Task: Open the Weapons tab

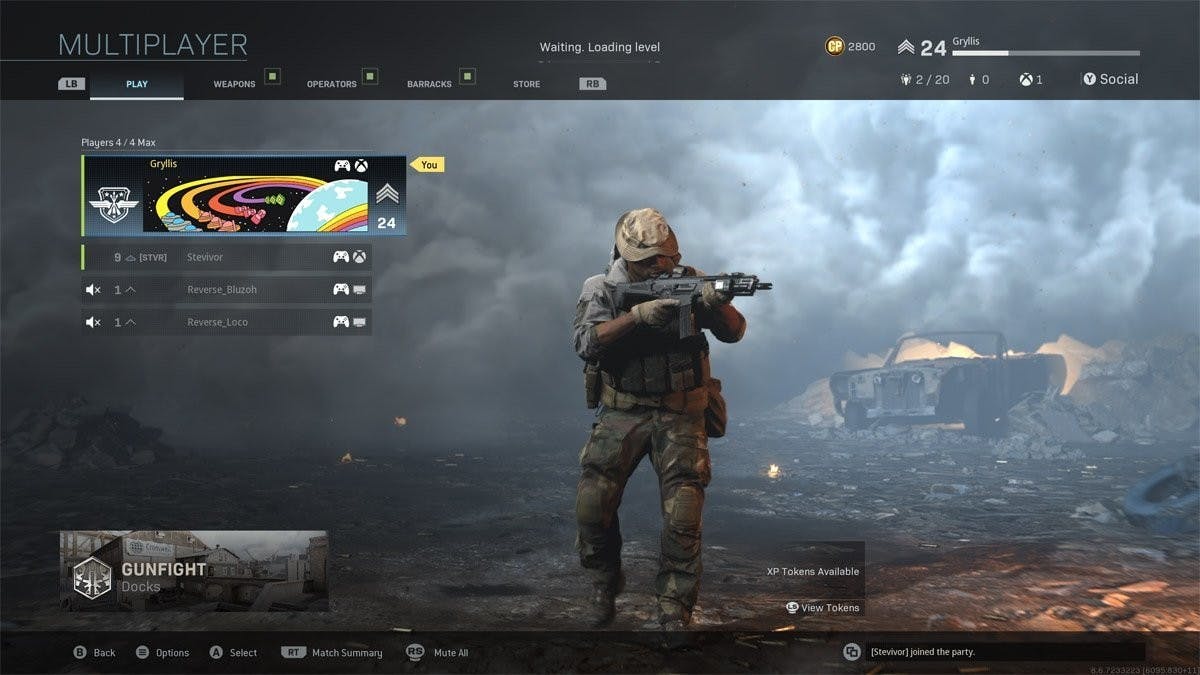Action: pyautogui.click(x=234, y=84)
